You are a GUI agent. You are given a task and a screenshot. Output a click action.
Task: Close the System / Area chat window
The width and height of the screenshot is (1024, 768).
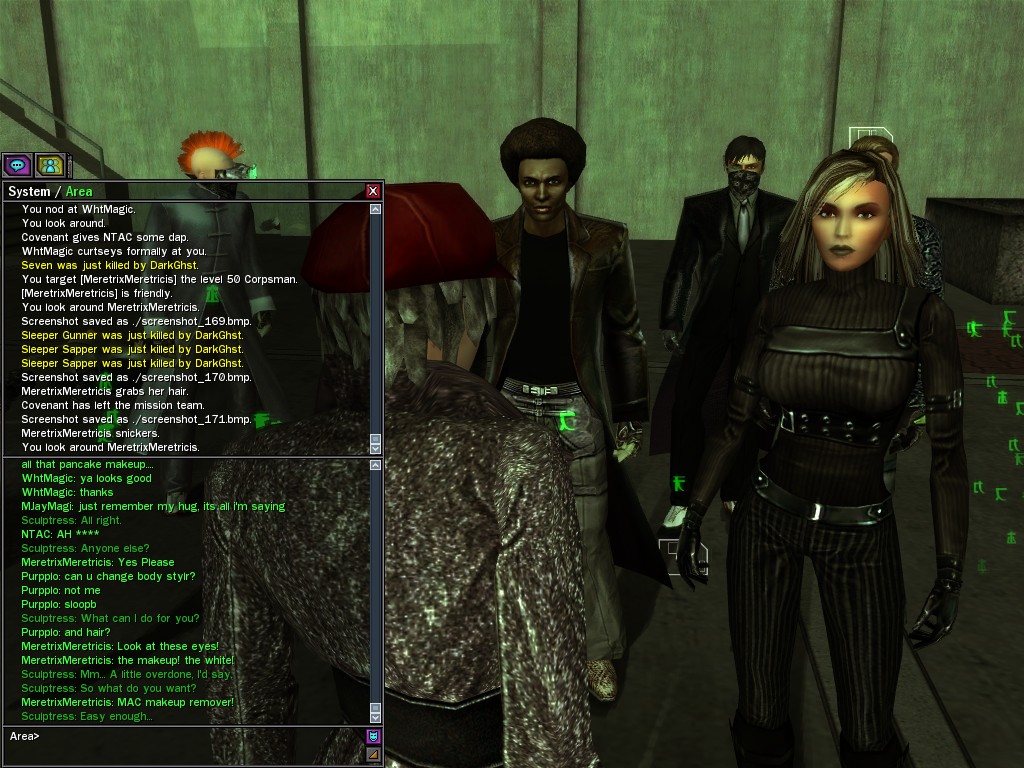pos(373,191)
